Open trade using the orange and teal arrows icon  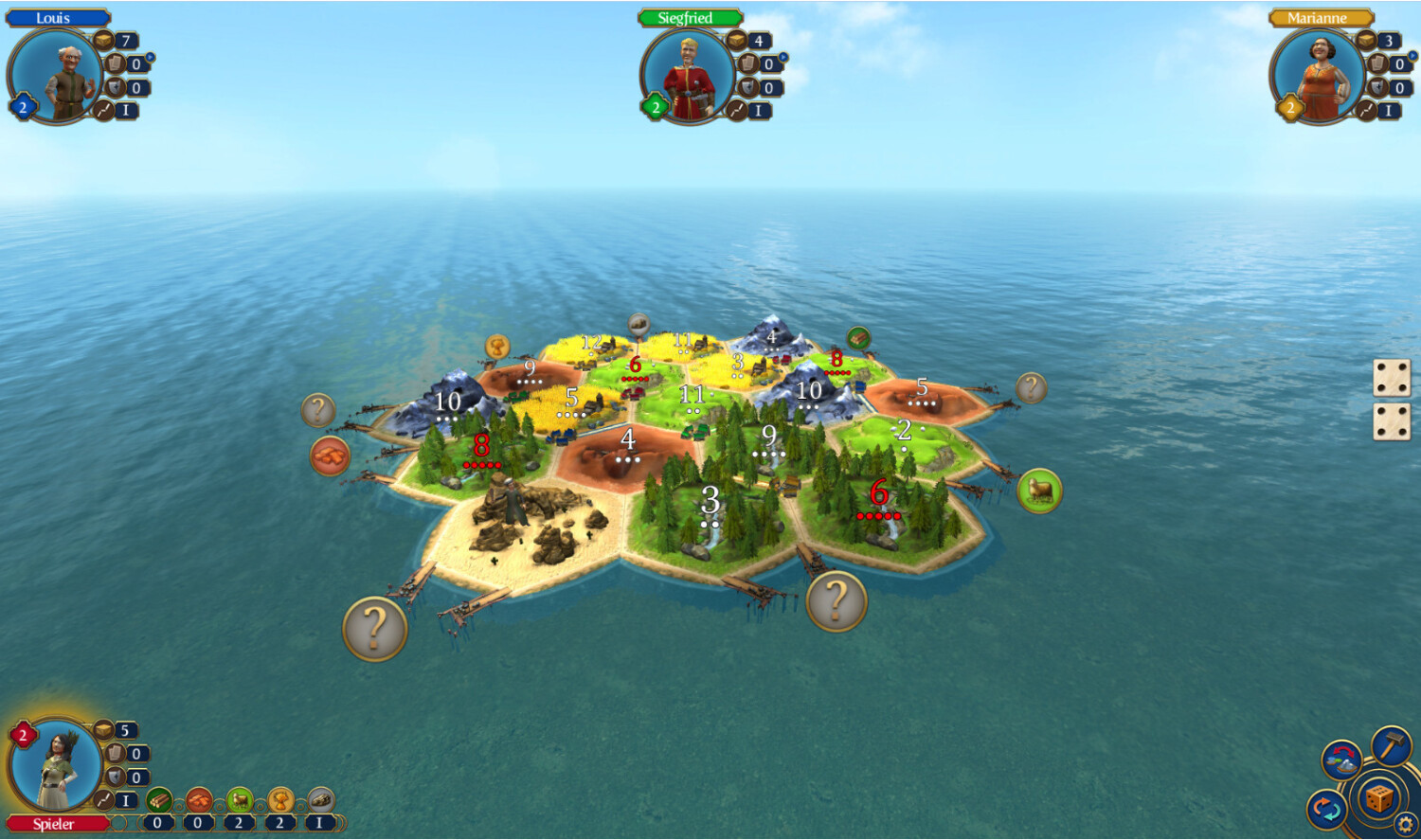coord(1326,811)
